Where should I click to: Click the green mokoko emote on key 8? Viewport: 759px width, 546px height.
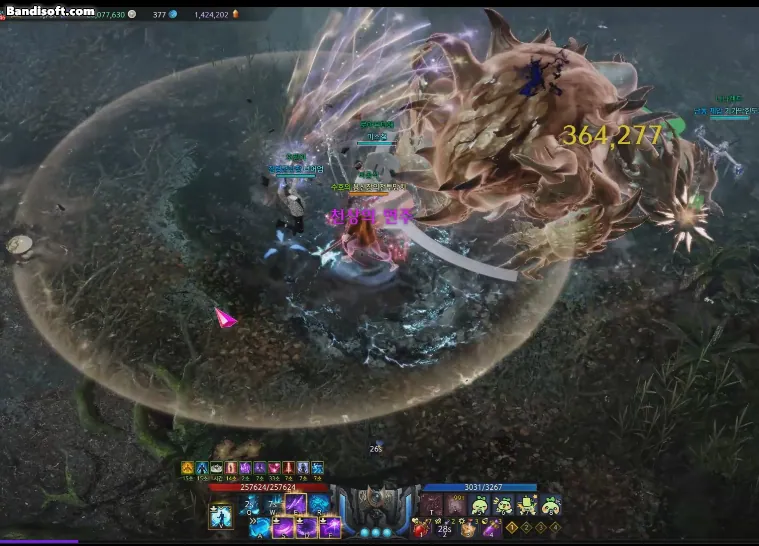pos(550,506)
